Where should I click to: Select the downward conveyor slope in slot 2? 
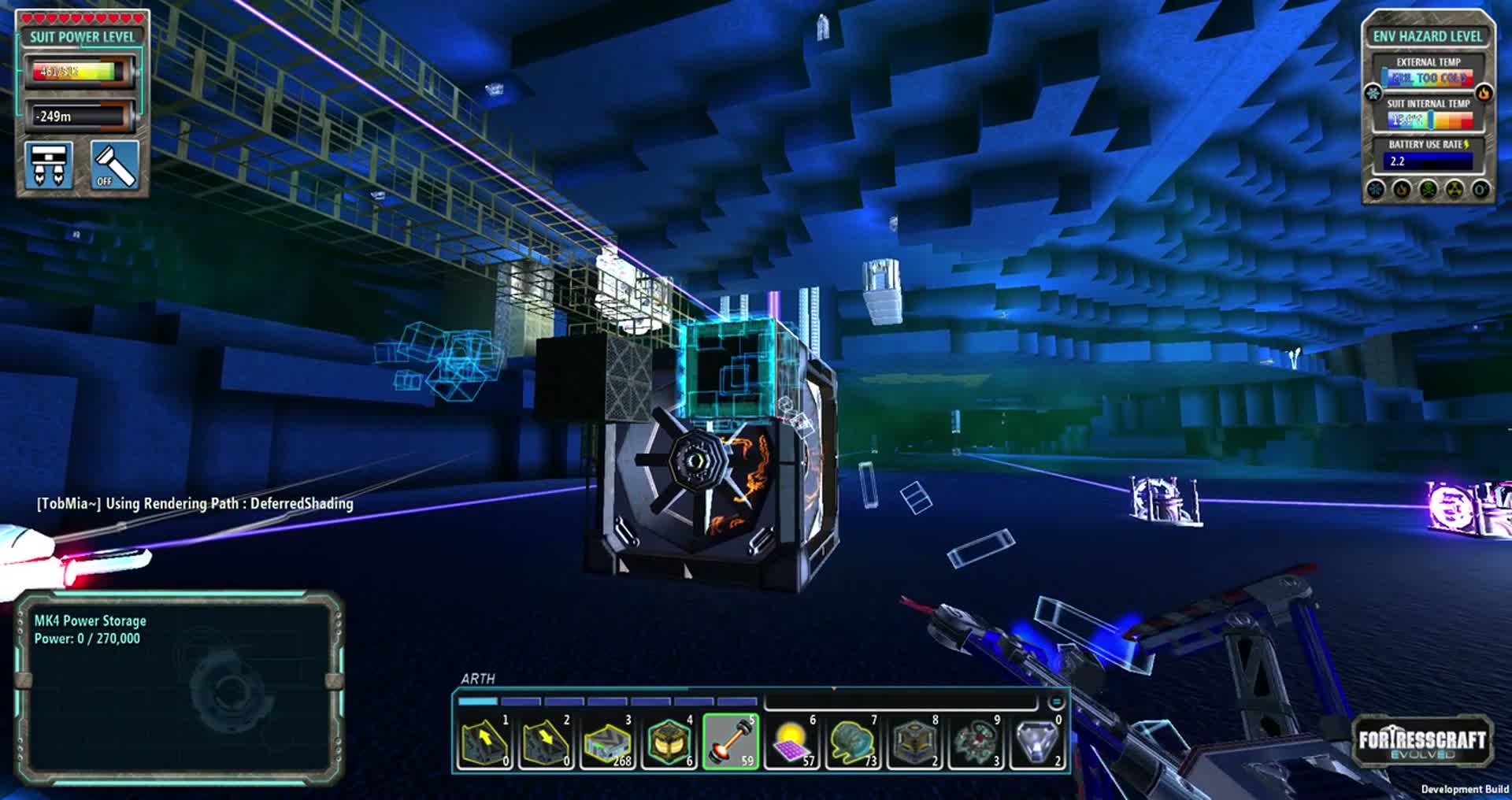point(546,742)
